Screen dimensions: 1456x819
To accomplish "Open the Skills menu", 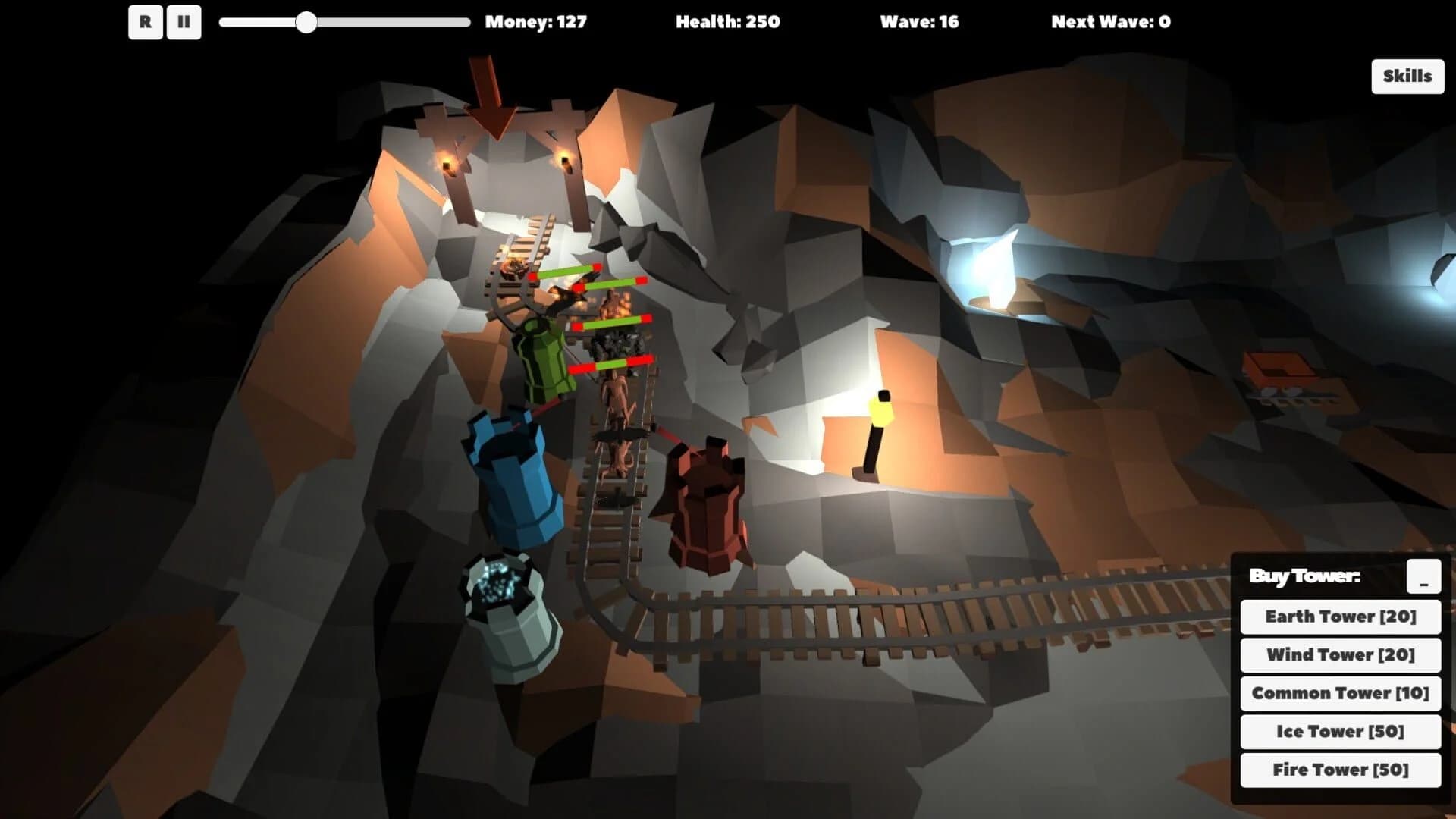I will tap(1407, 76).
